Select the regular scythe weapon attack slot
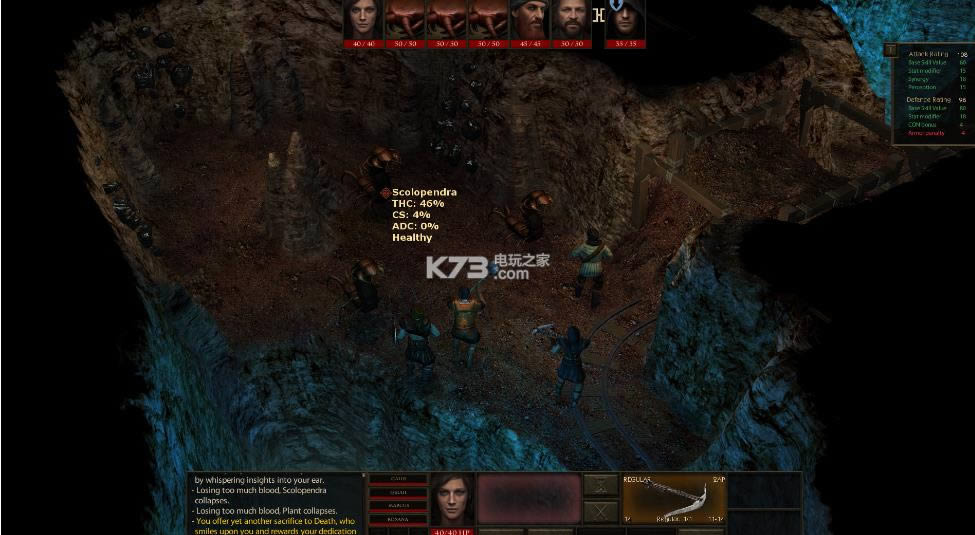The height and width of the screenshot is (535, 975). 674,498
